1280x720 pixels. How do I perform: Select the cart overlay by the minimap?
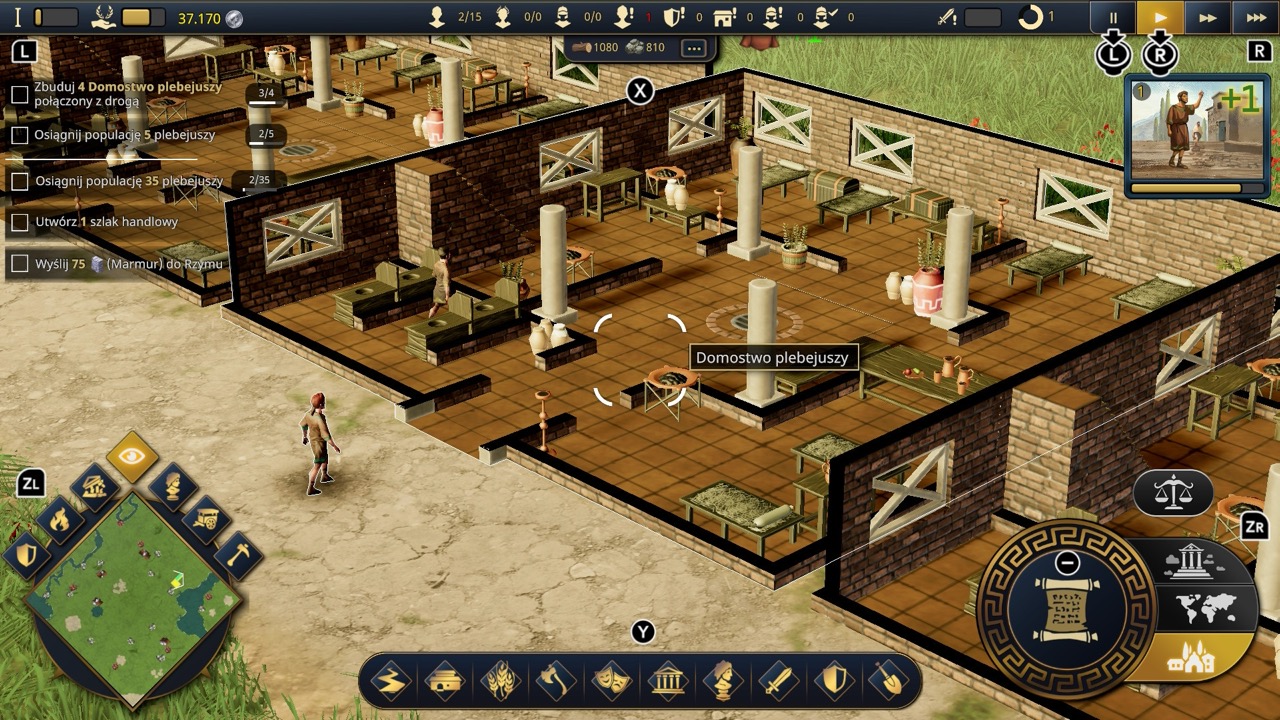pos(205,519)
